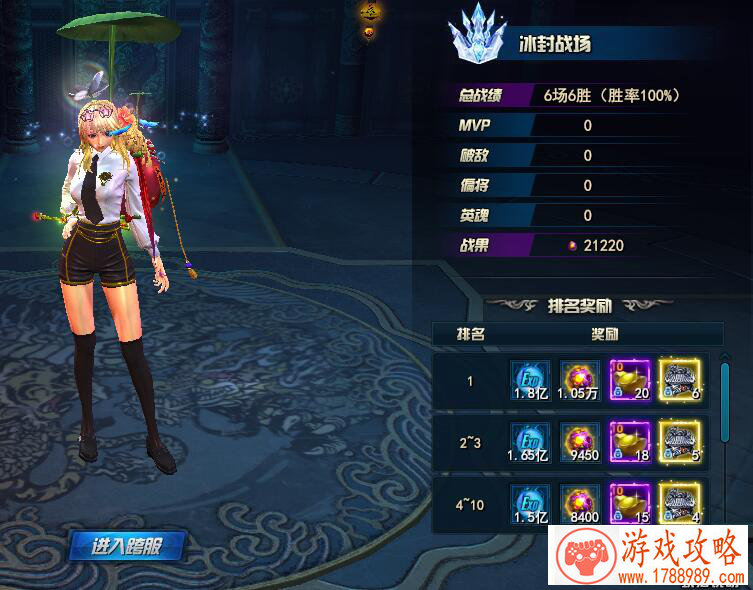Click the ranking rewards list scrollbar
The width and height of the screenshot is (753, 590).
(725, 400)
